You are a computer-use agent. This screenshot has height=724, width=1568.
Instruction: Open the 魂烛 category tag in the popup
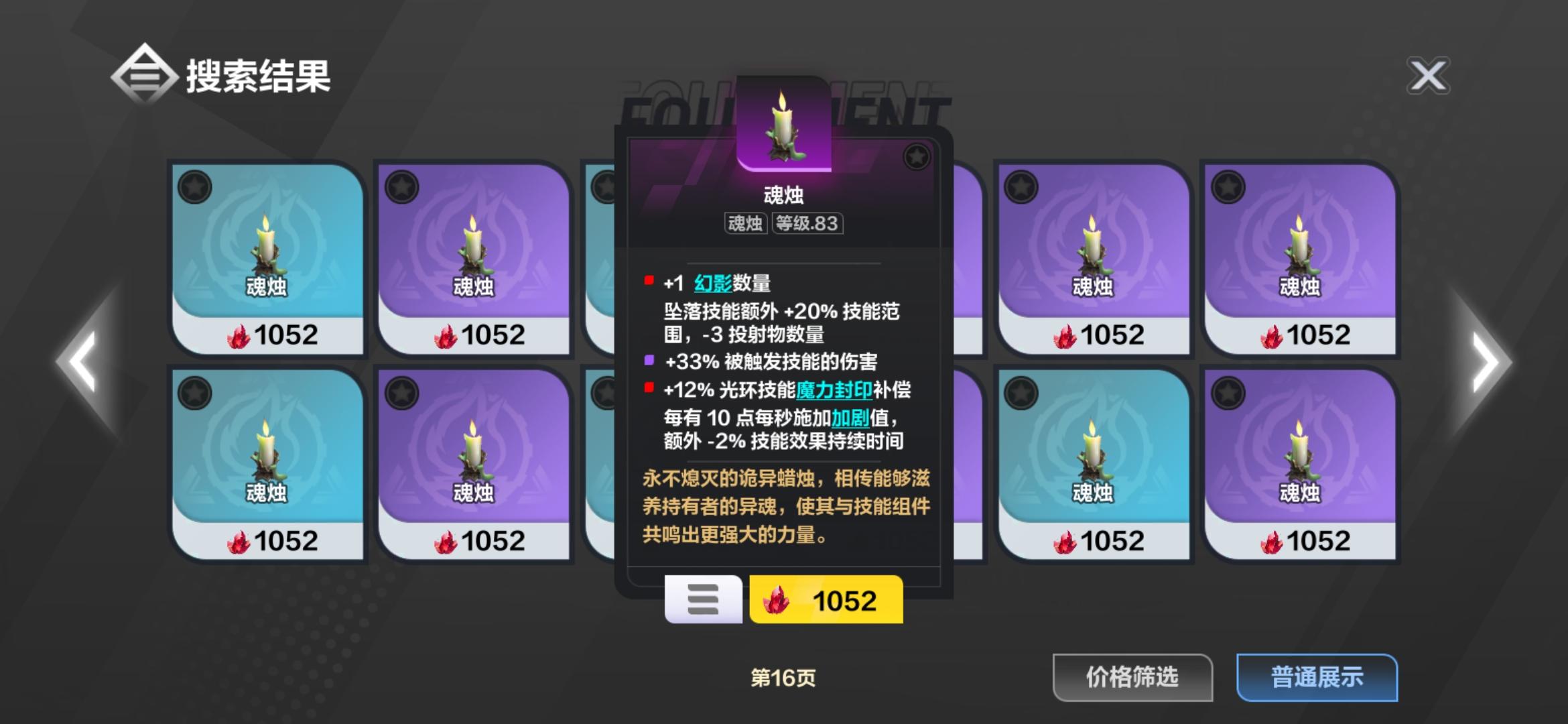pos(746,225)
